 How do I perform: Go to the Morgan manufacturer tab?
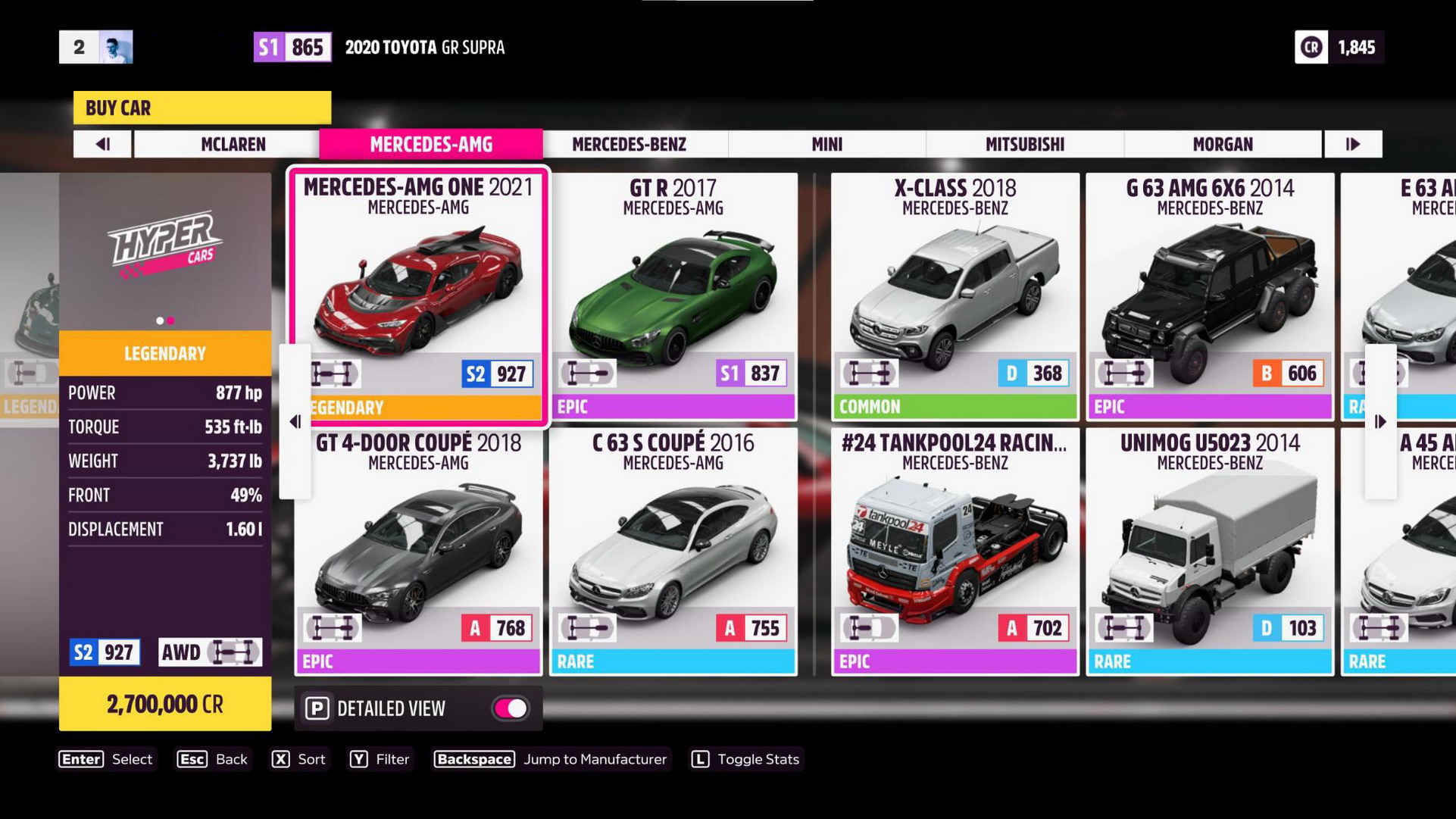(x=1222, y=144)
